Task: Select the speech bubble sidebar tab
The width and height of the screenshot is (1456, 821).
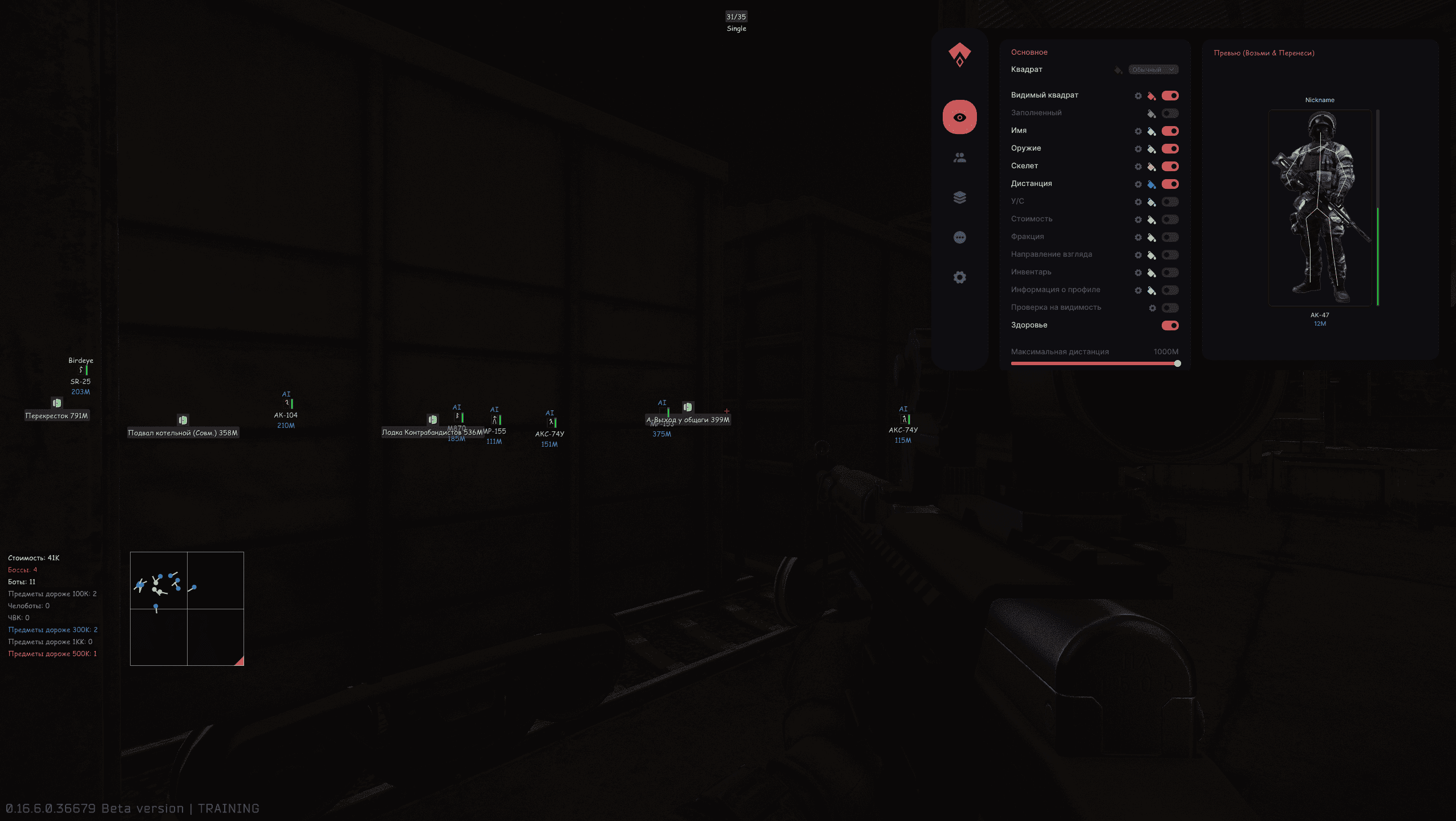Action: click(959, 237)
